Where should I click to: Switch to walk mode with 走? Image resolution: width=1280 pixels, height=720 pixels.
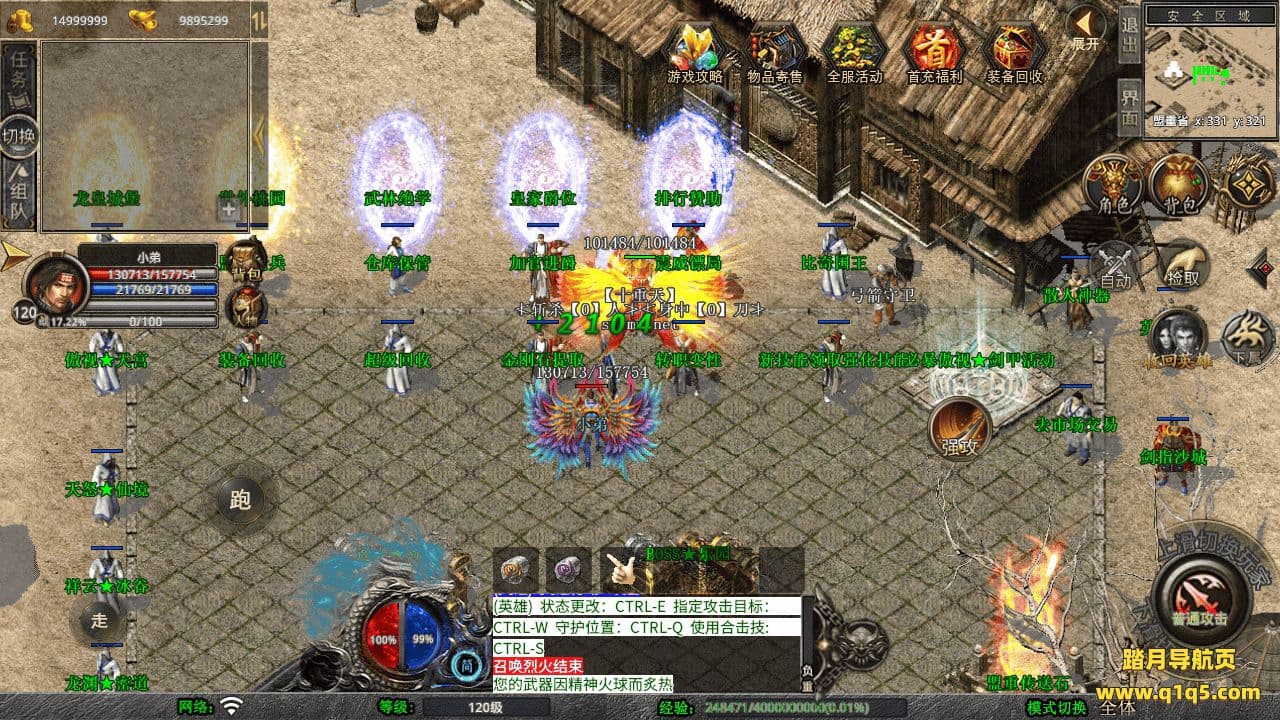coord(100,620)
